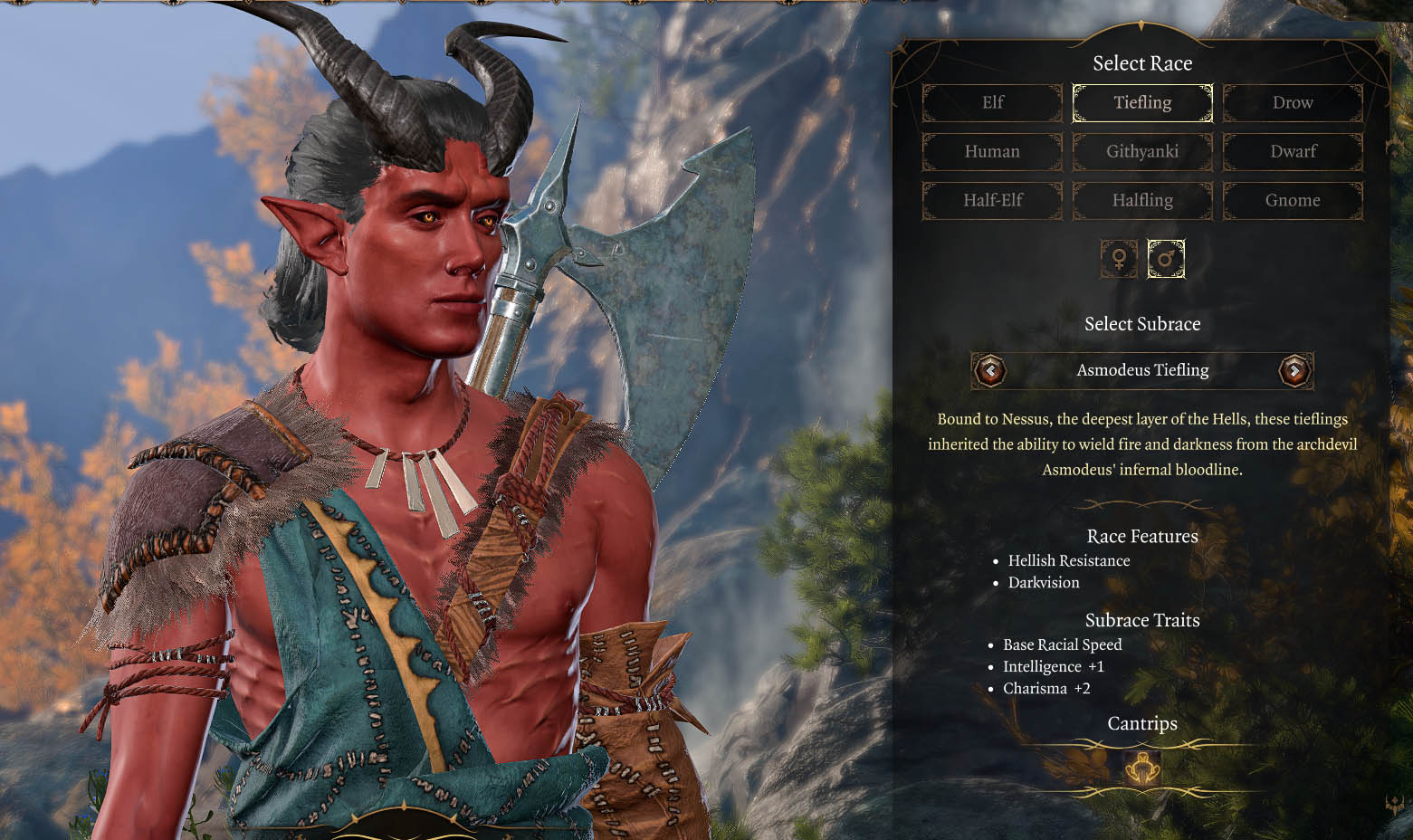Choose the Drow race
1413x840 pixels.
pos(1293,102)
